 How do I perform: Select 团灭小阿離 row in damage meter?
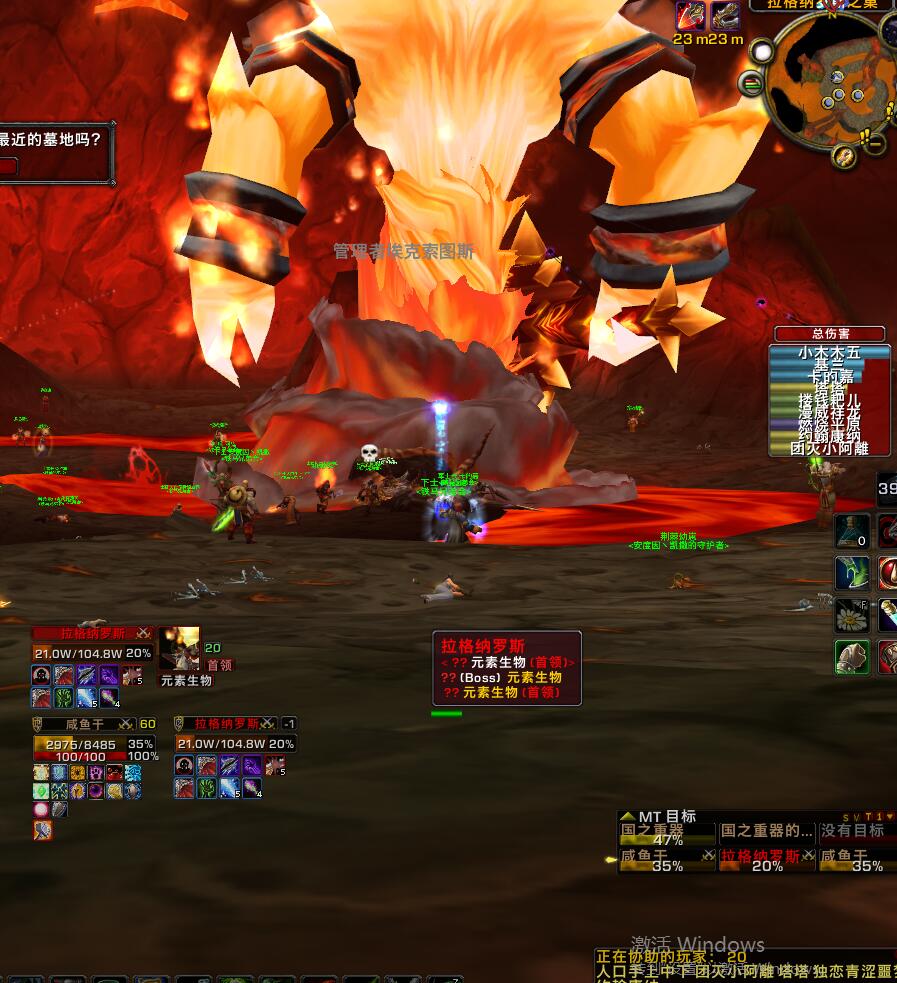tap(829, 449)
